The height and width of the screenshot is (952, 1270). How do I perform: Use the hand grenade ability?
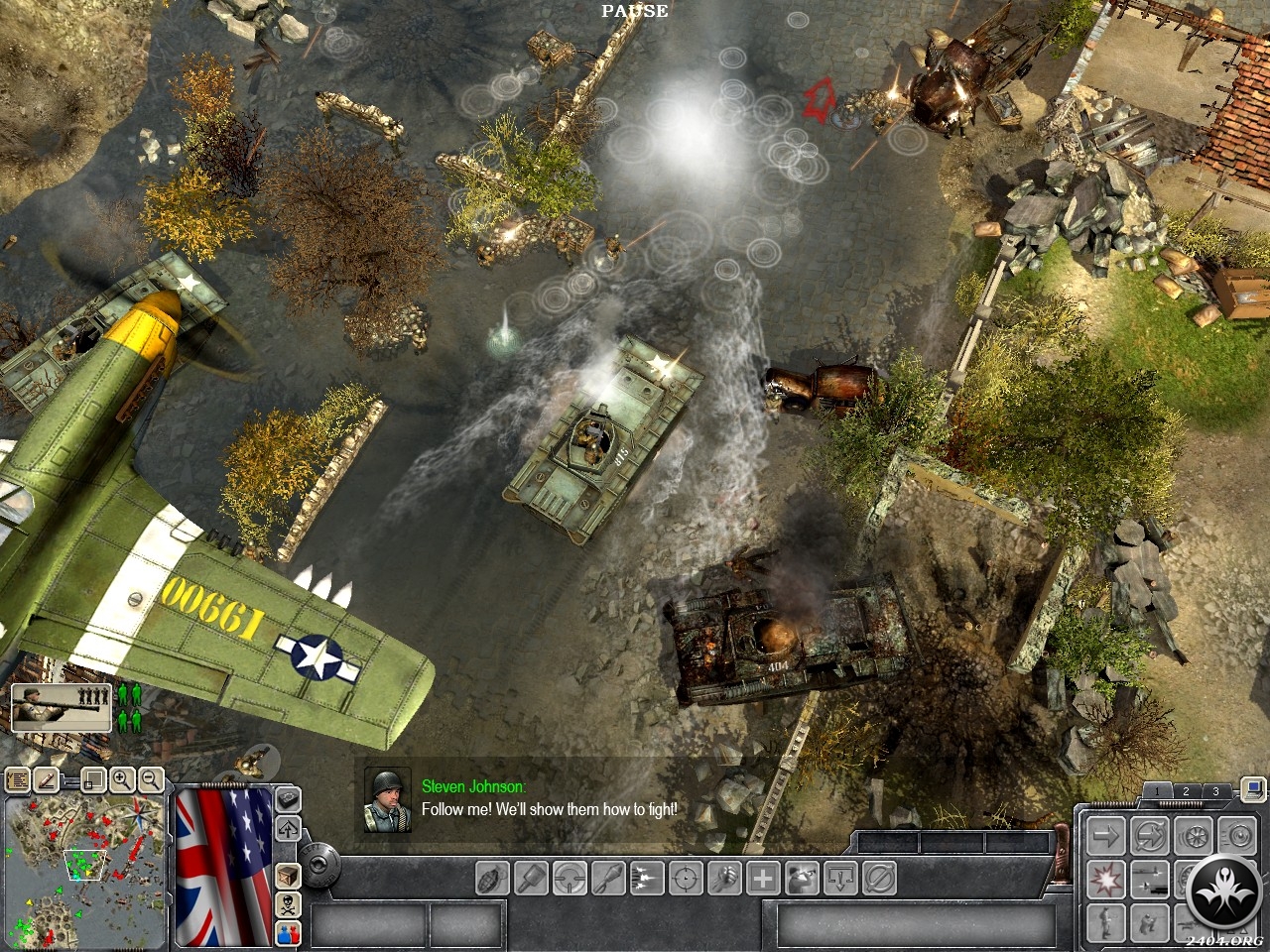[x=493, y=878]
